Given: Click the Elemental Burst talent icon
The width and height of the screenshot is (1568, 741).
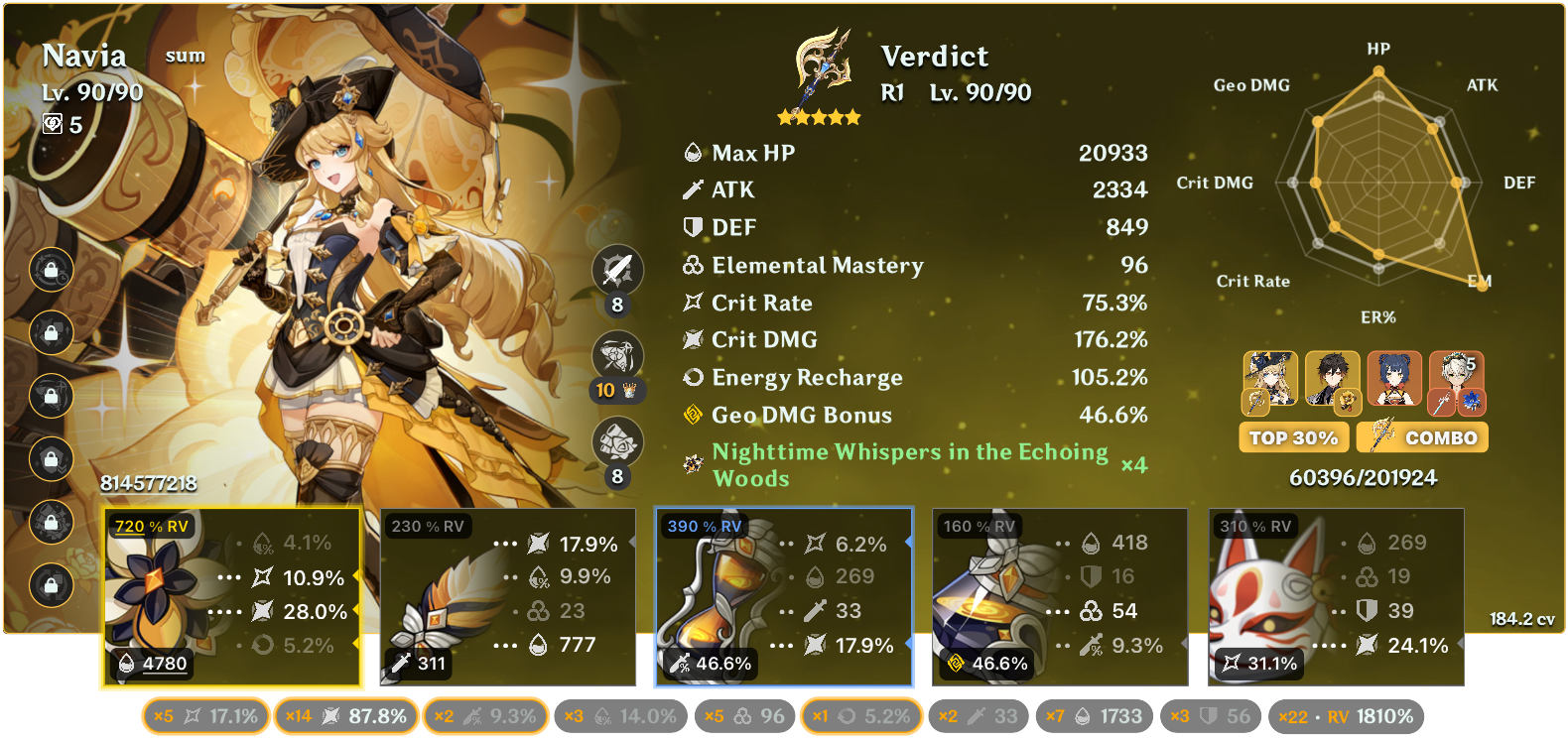Looking at the screenshot, I should coord(616,437).
